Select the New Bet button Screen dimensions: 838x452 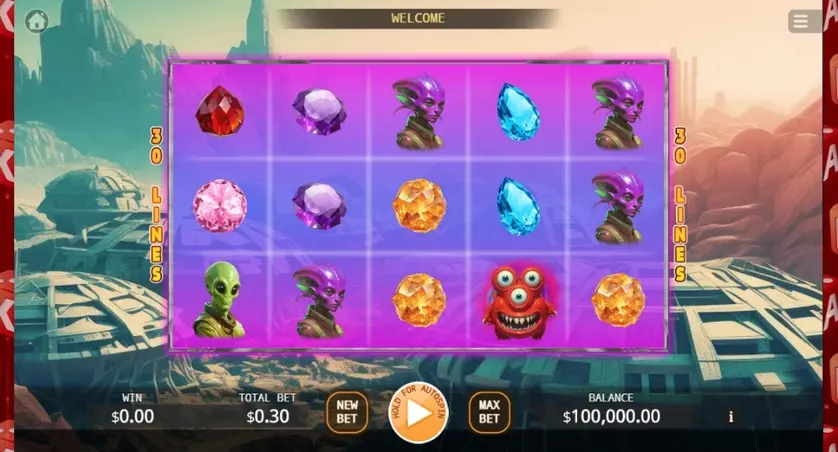click(x=347, y=412)
